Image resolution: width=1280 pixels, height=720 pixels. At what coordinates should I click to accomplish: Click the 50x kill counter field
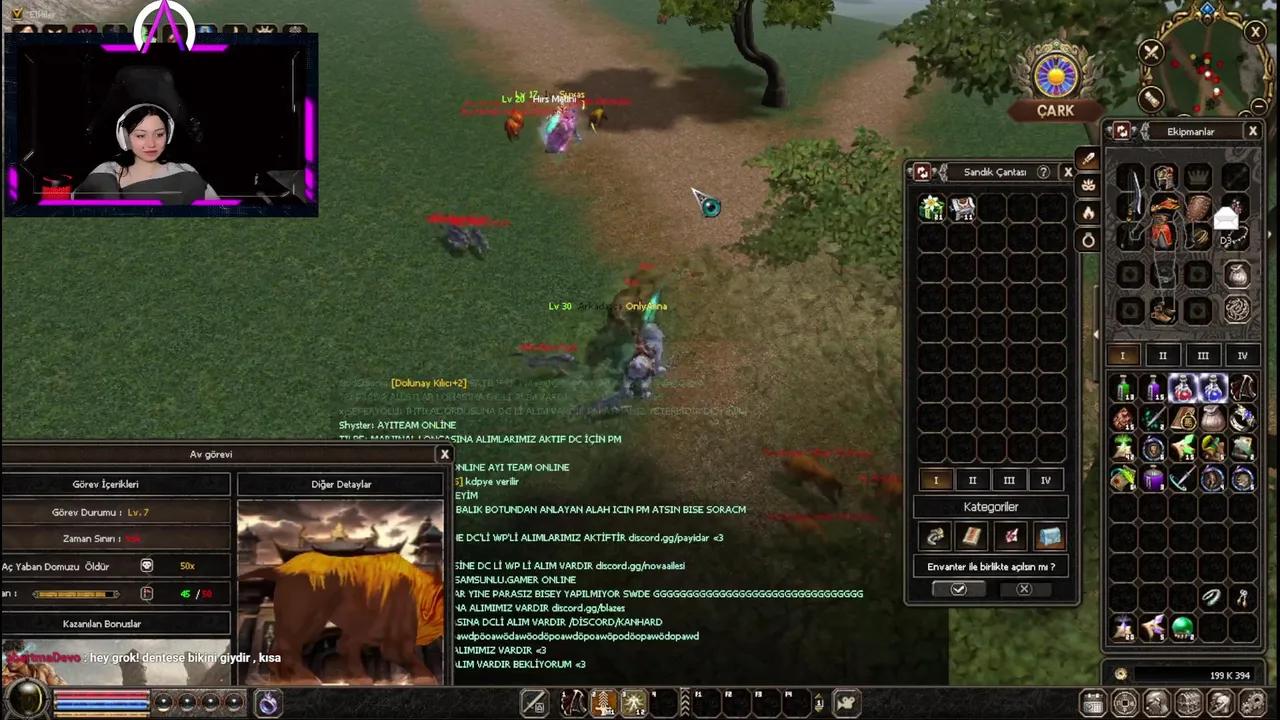pyautogui.click(x=187, y=566)
